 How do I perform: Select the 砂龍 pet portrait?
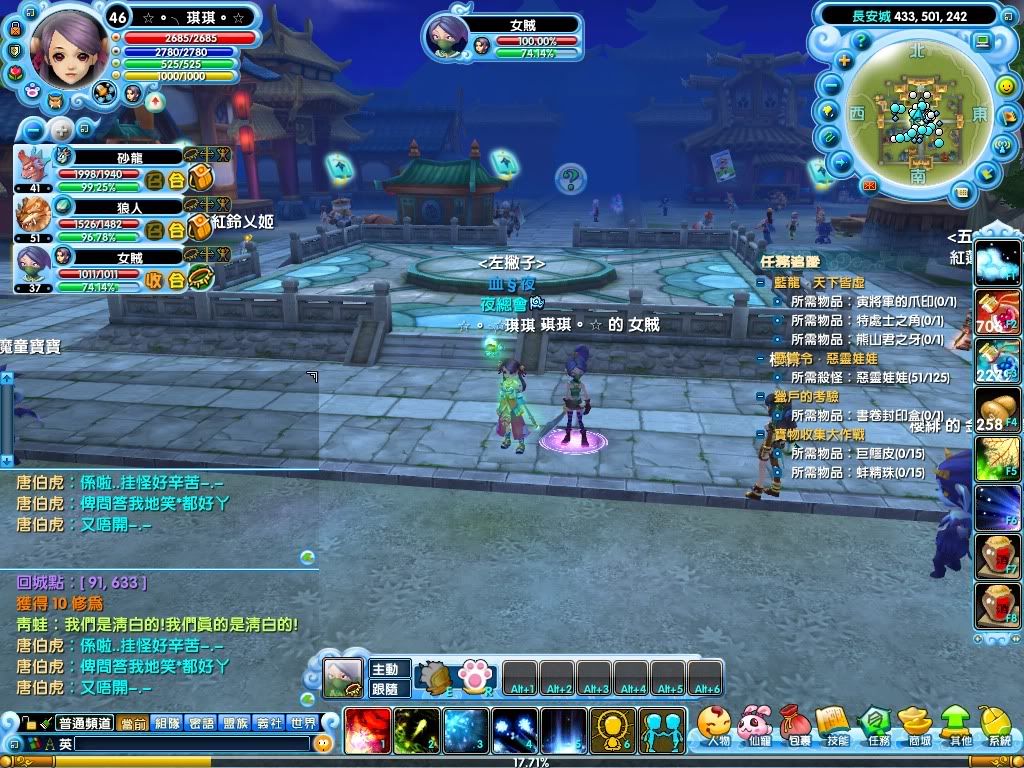pos(34,164)
